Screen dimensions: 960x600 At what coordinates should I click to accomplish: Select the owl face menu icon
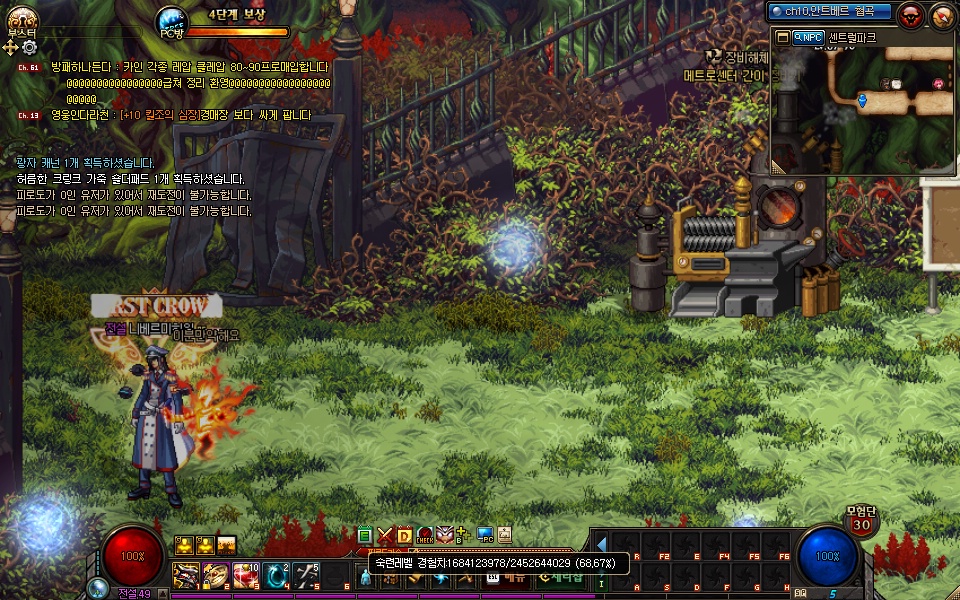click(445, 535)
